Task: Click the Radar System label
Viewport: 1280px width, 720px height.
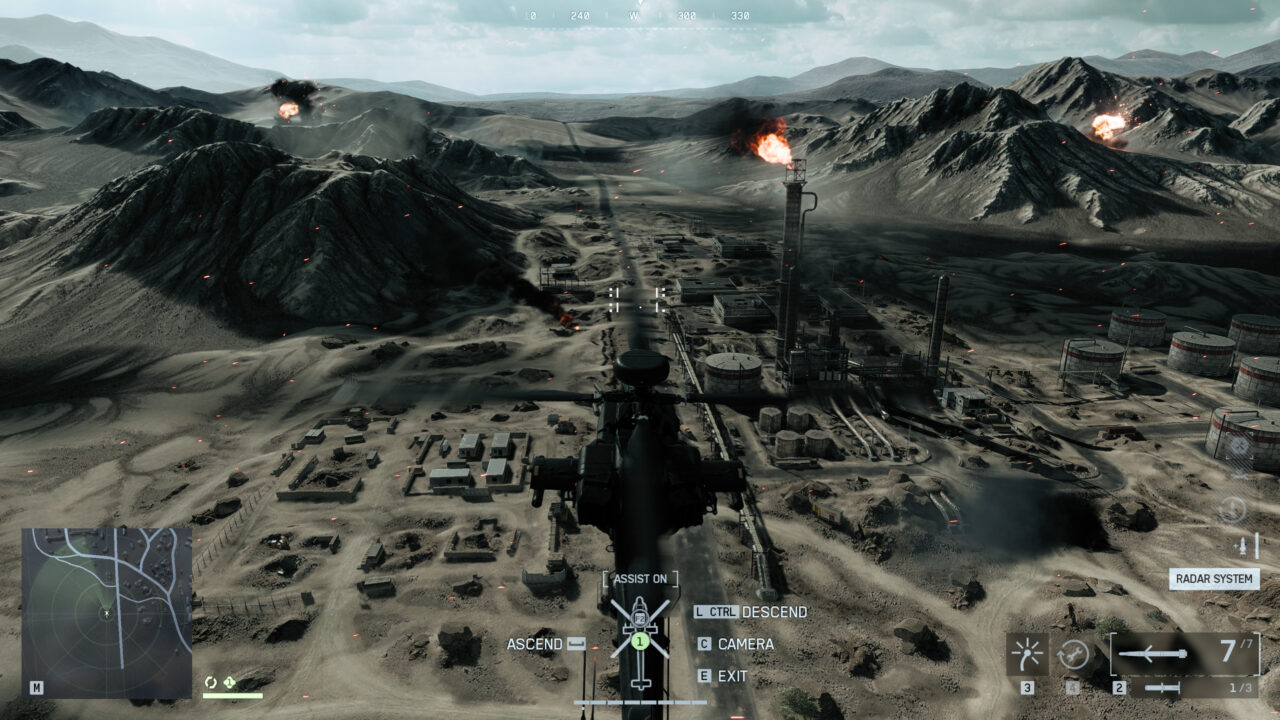Action: (x=1214, y=579)
